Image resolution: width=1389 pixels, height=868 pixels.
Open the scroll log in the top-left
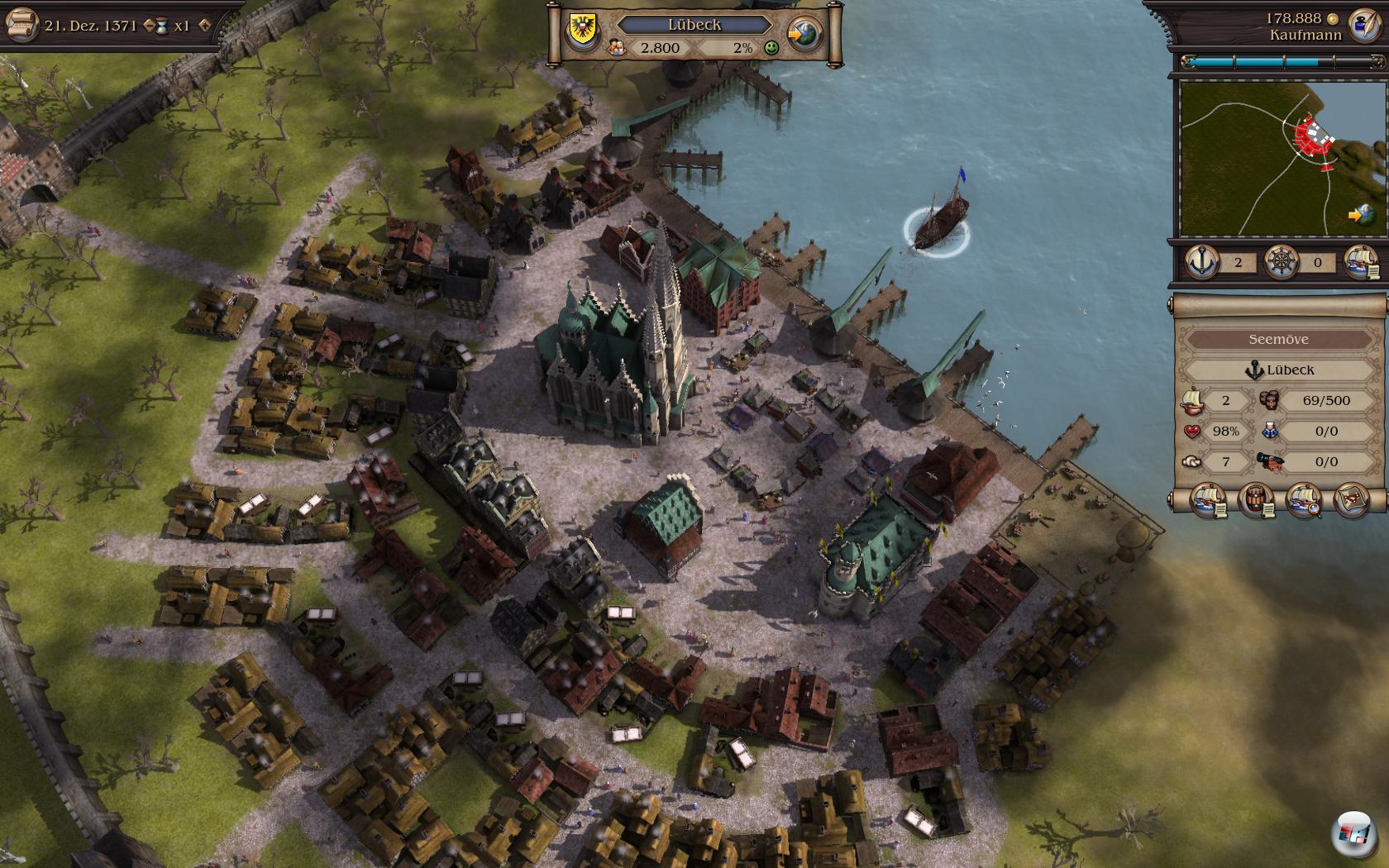pyautogui.click(x=21, y=24)
